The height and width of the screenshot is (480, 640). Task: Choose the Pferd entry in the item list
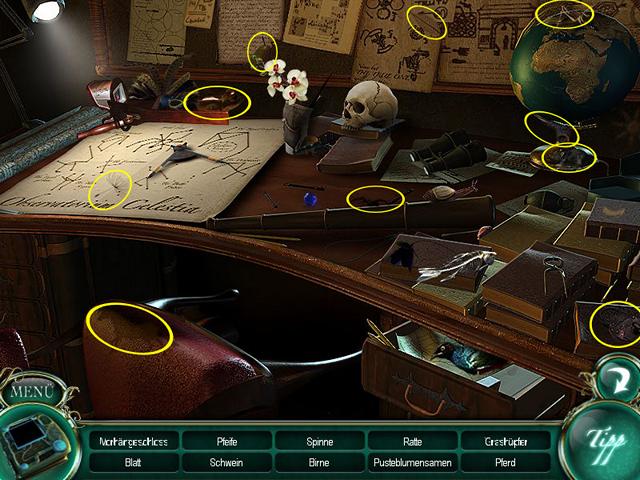[x=505, y=462]
